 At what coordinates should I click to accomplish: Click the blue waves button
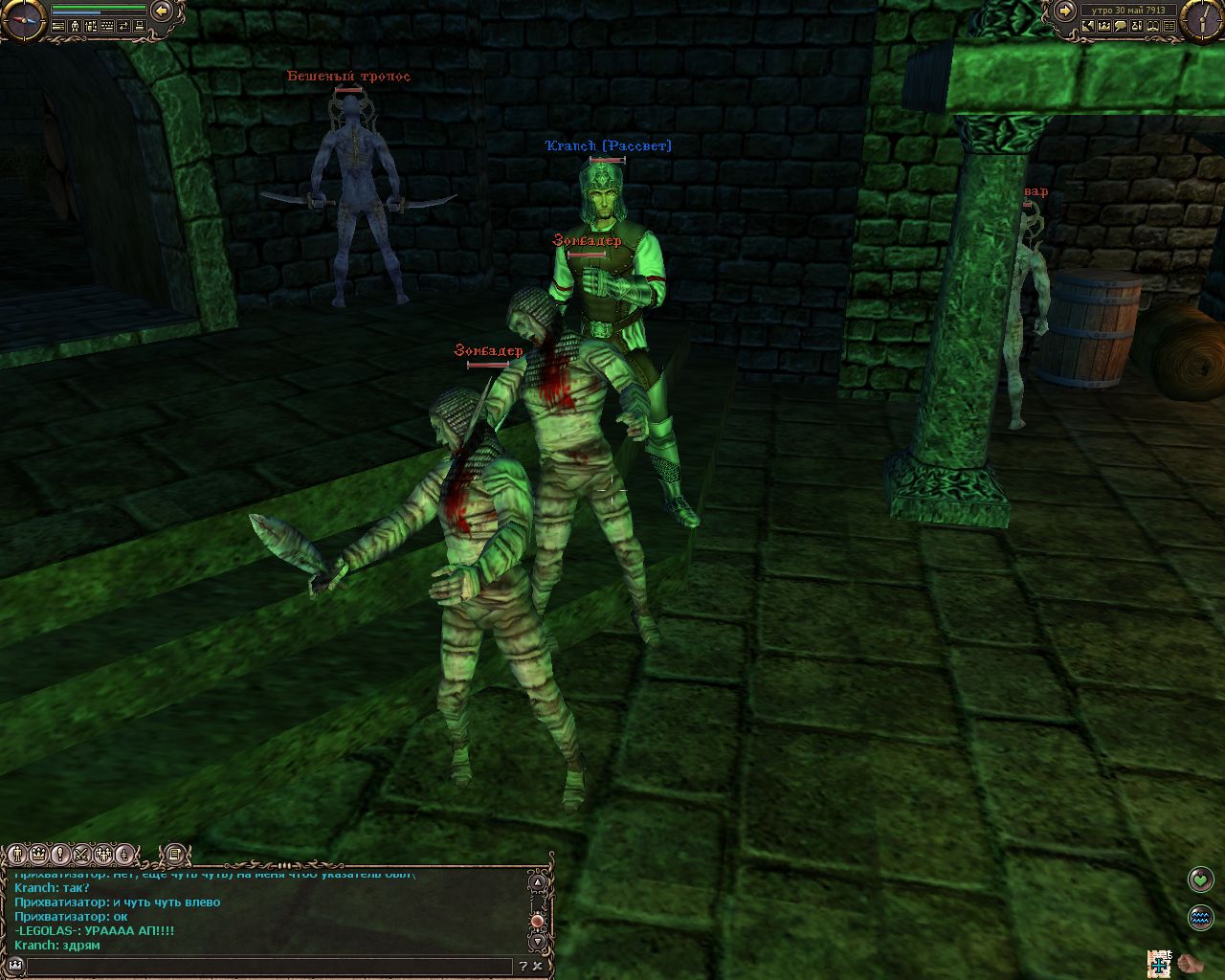1200,917
